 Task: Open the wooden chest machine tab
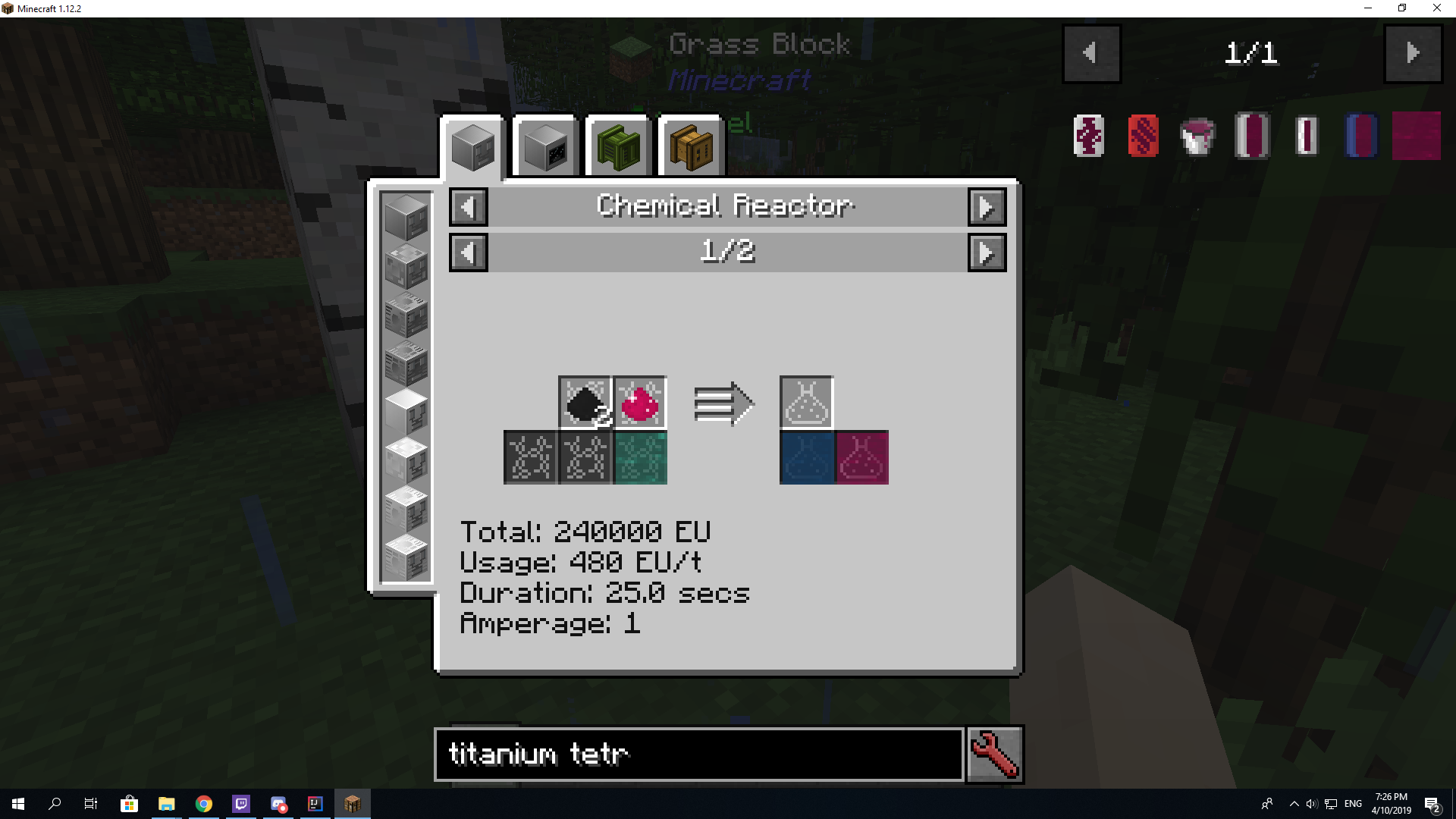pos(689,146)
